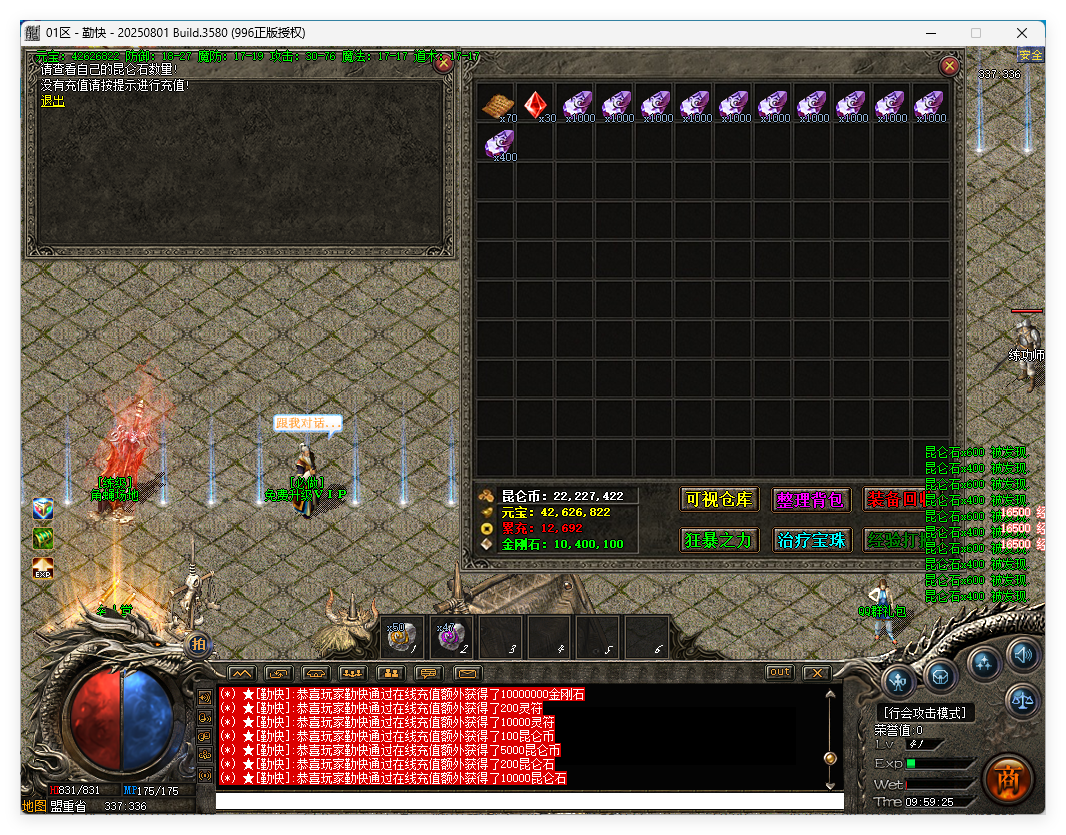The image size is (1066, 835).
Task: Activate 狂暴之力 berserk power
Action: point(719,540)
